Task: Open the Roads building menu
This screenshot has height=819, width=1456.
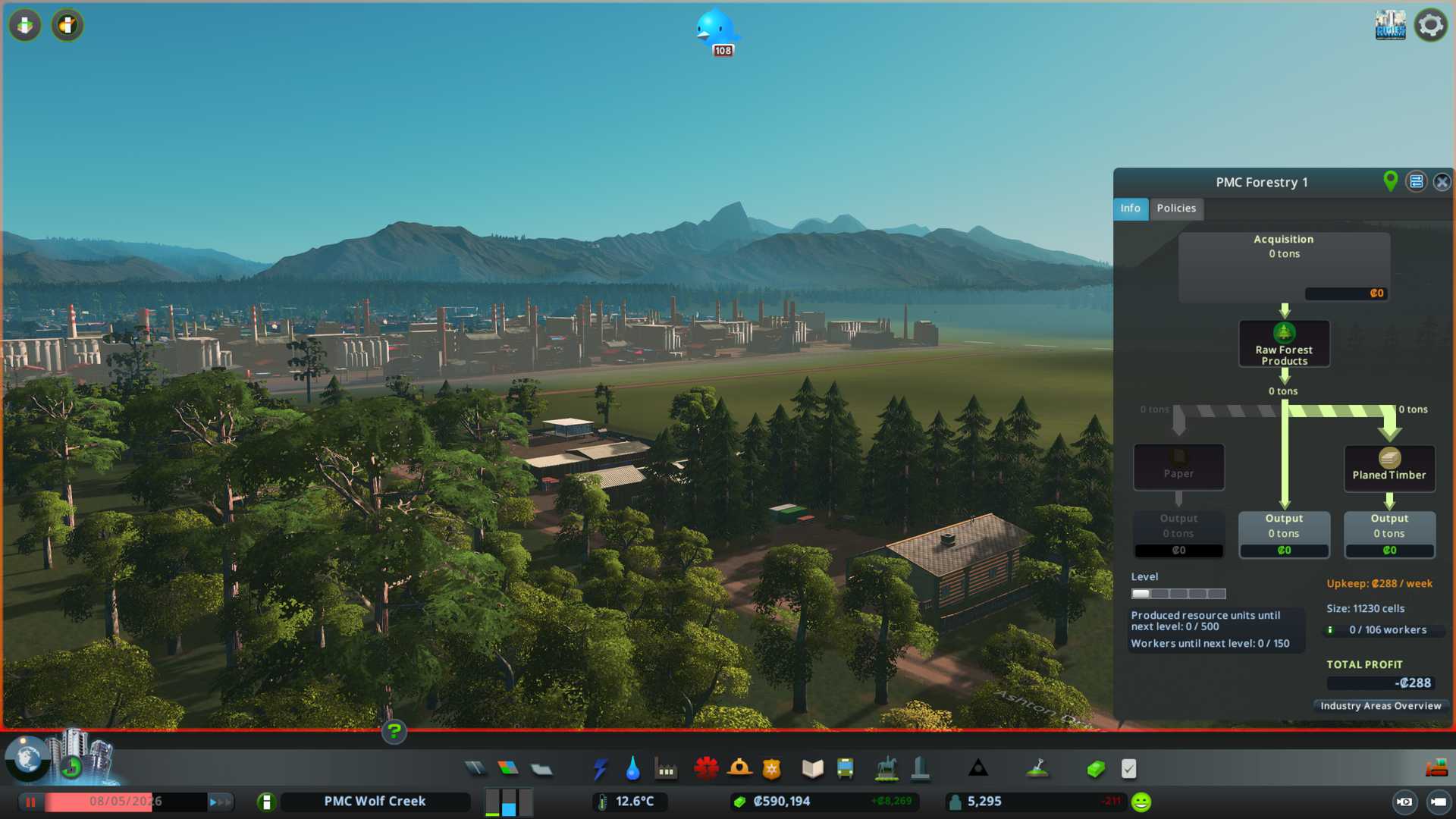Action: (x=475, y=769)
